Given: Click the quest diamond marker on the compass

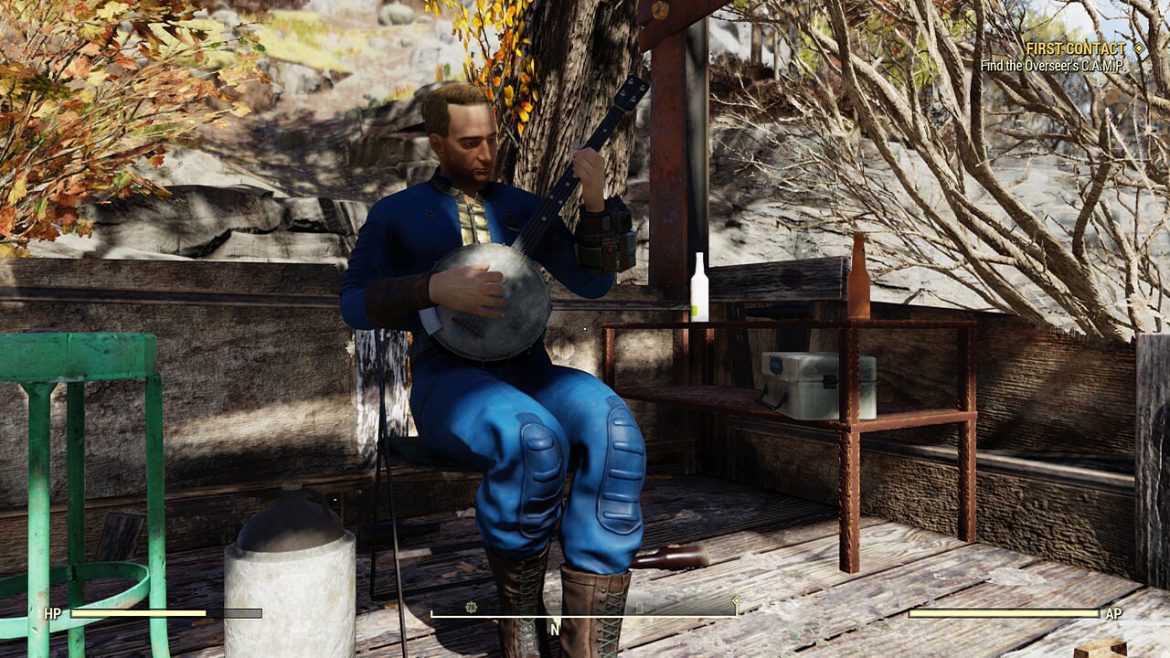Looking at the screenshot, I should tap(737, 601).
